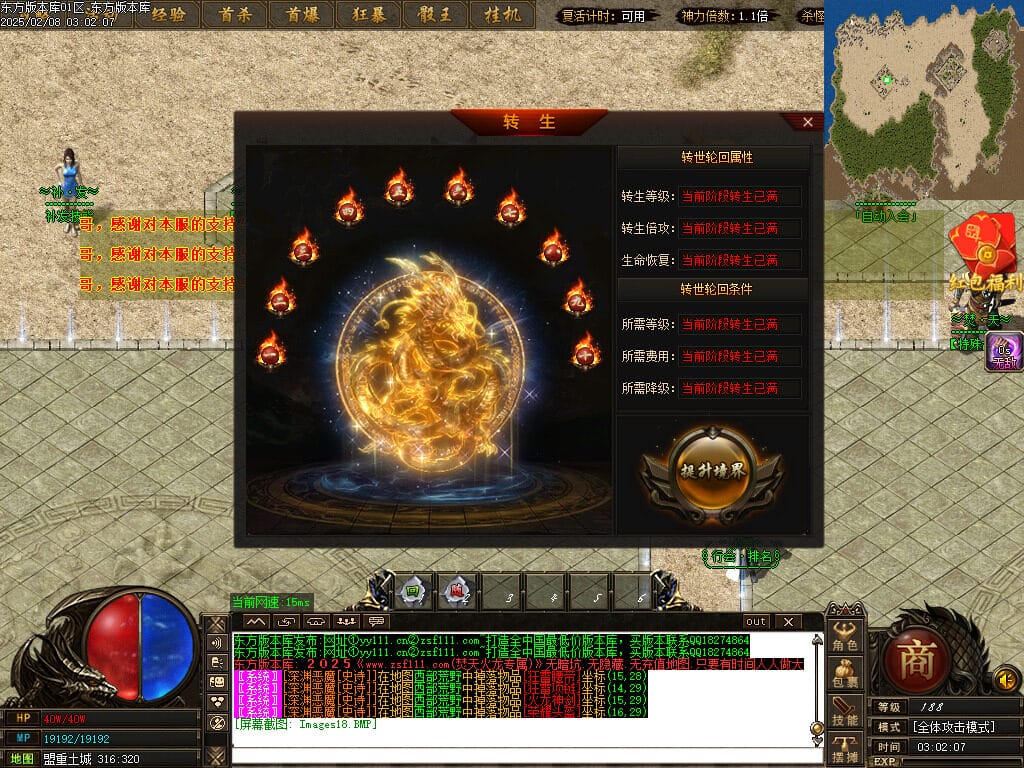Screen dimensions: 1024x768
Task: Click the 行会 guild button
Action: (723, 556)
